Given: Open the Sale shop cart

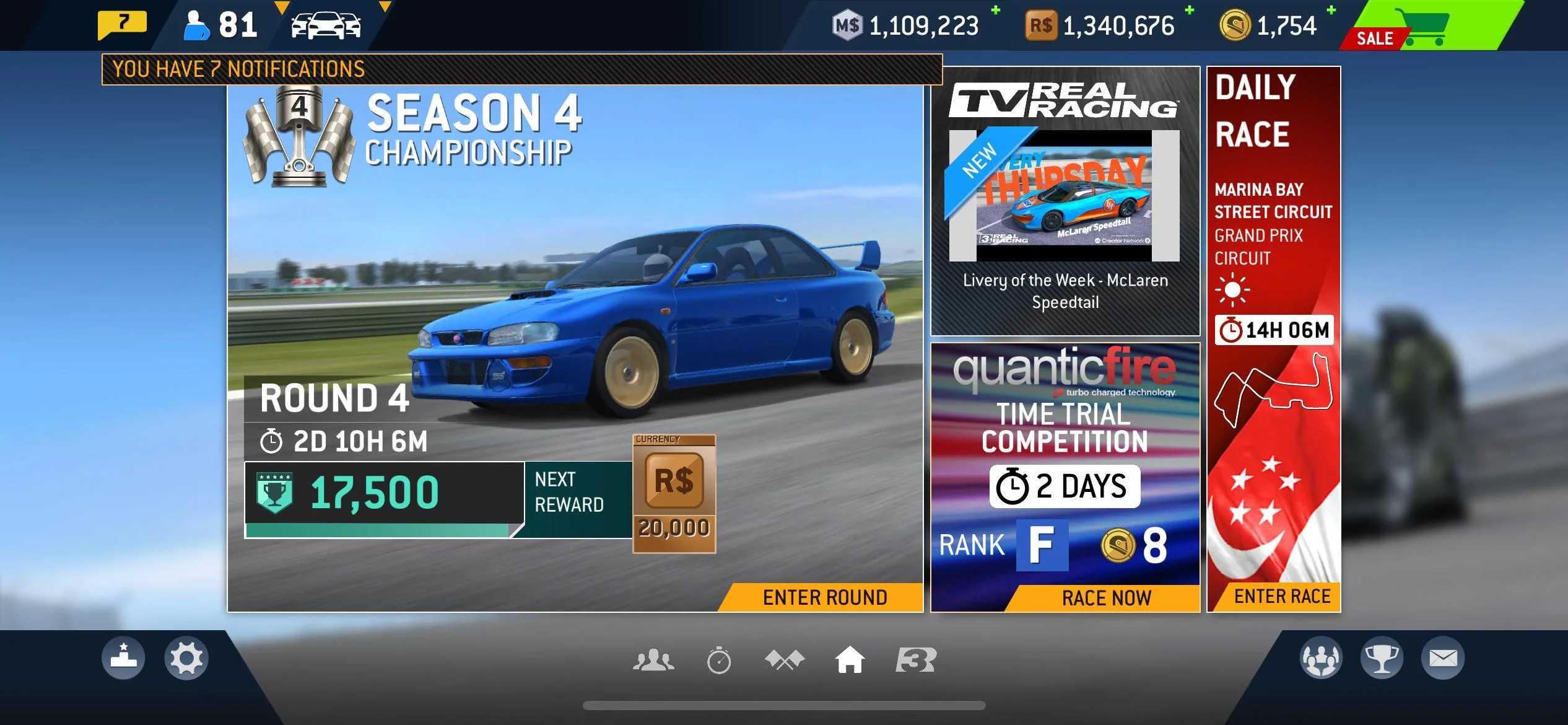Looking at the screenshot, I should point(1424,26).
